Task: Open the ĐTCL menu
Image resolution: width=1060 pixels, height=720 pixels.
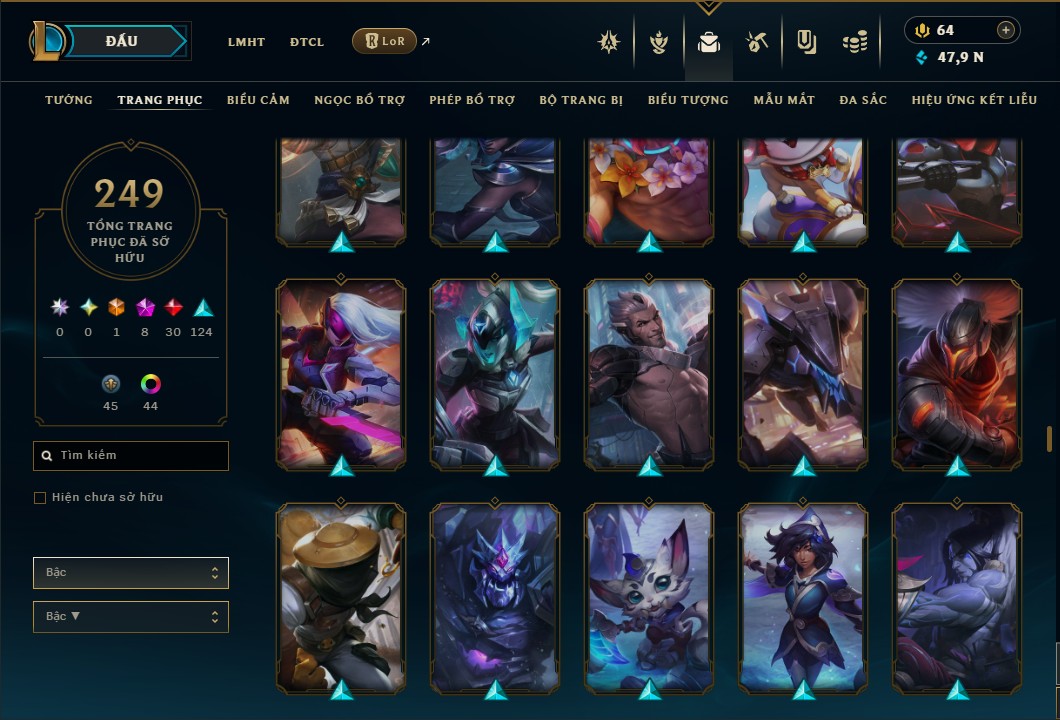Action: pos(307,42)
